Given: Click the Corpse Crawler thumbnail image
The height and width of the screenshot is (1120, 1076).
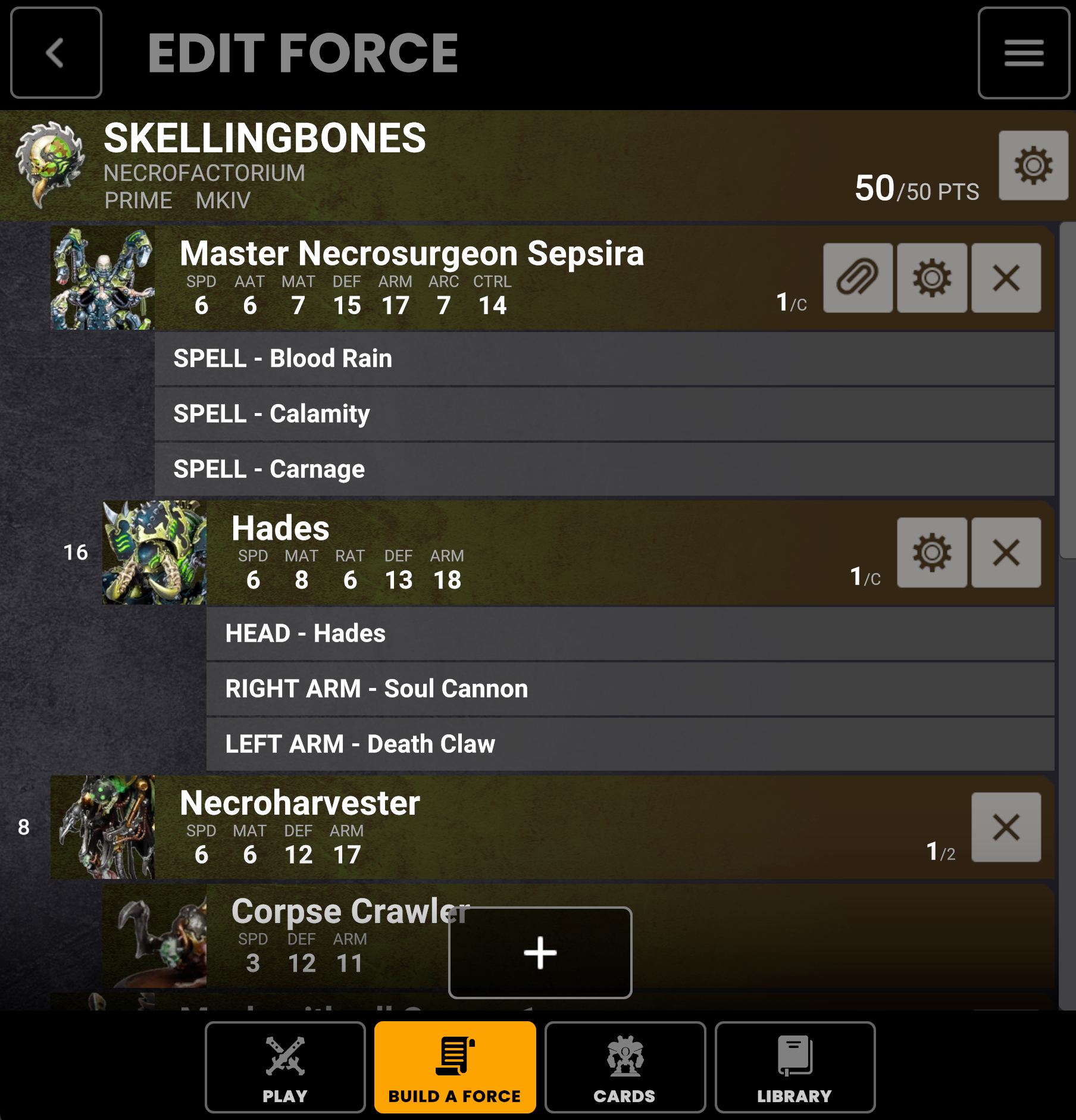Looking at the screenshot, I should tap(154, 936).
